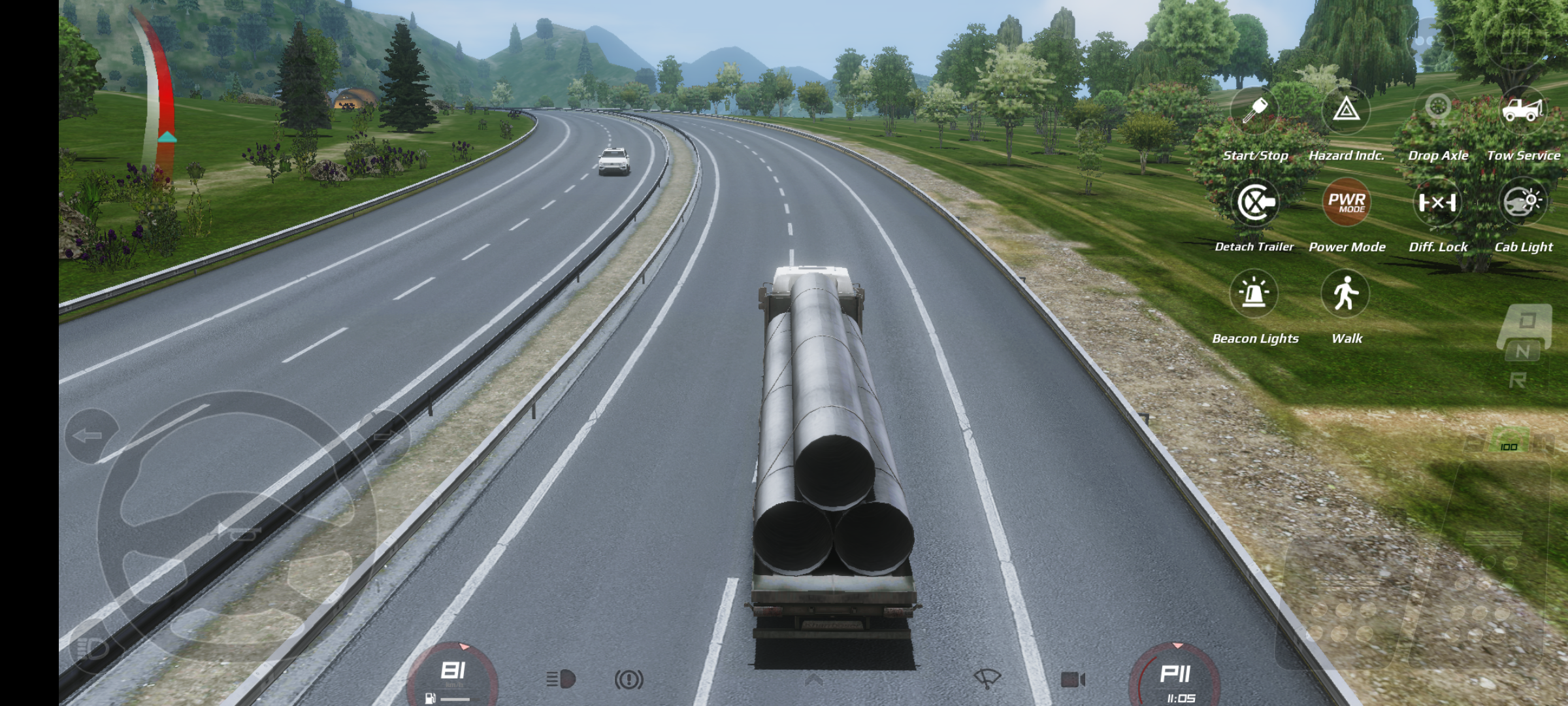
Task: Tap the Start/Stop engine key button
Action: pos(1254,111)
